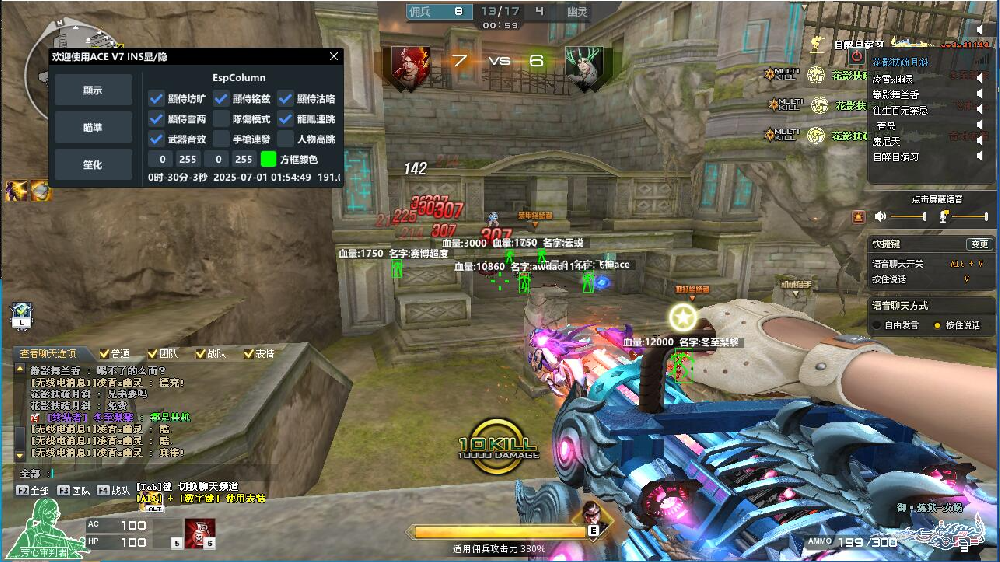Open the 瞄准 section of the overlay
Image resolution: width=1000 pixels, height=562 pixels.
point(92,127)
